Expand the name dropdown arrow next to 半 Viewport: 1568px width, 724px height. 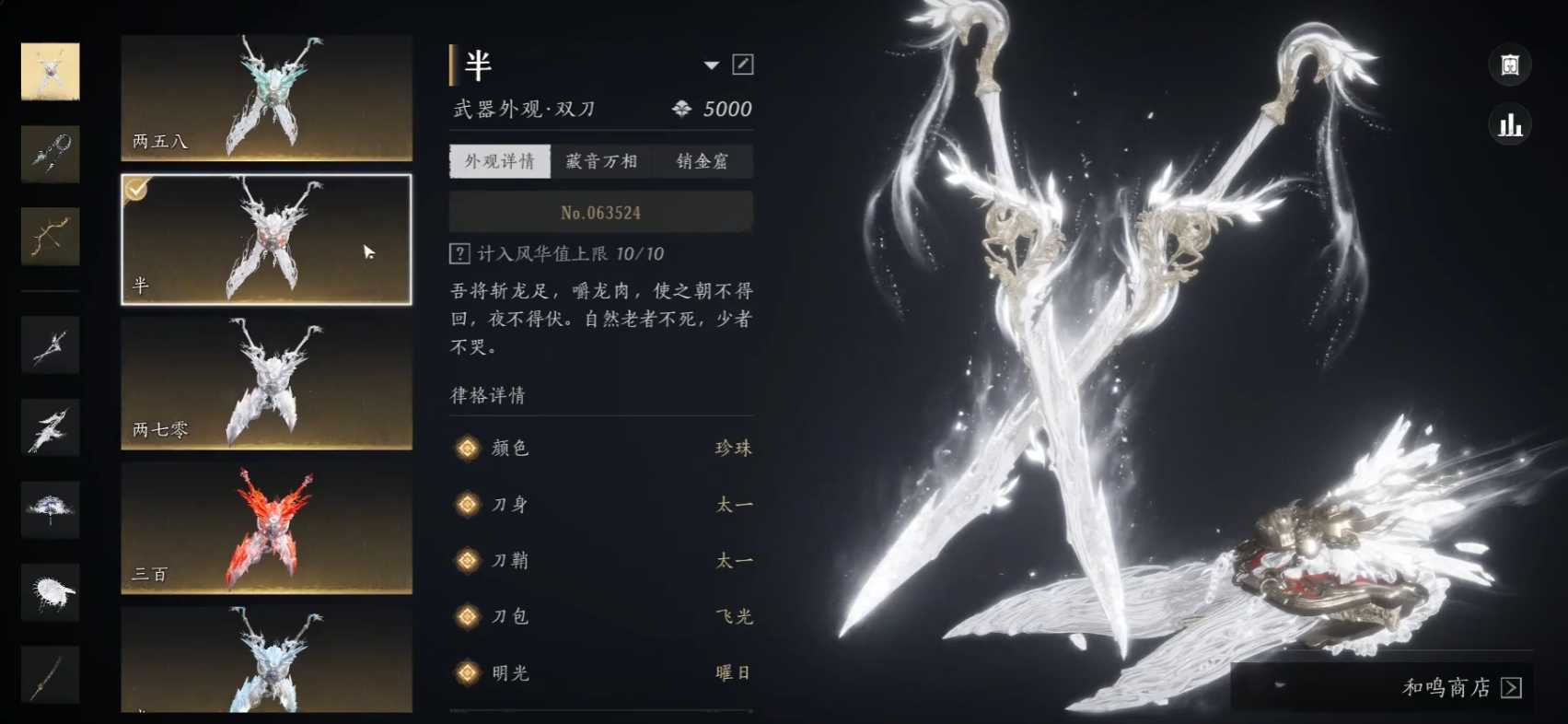711,65
